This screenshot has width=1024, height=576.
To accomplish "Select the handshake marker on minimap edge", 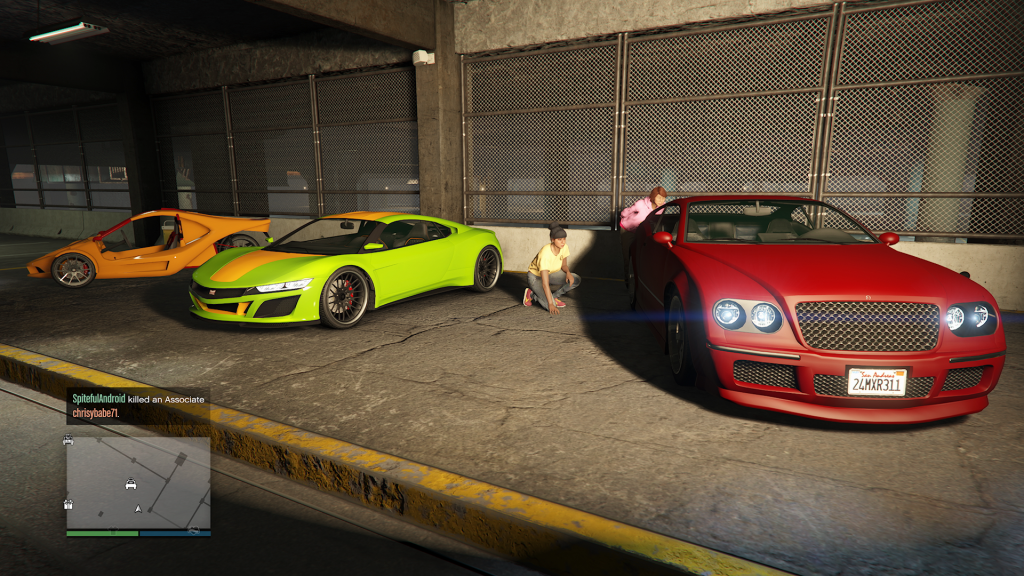I will (194, 530).
